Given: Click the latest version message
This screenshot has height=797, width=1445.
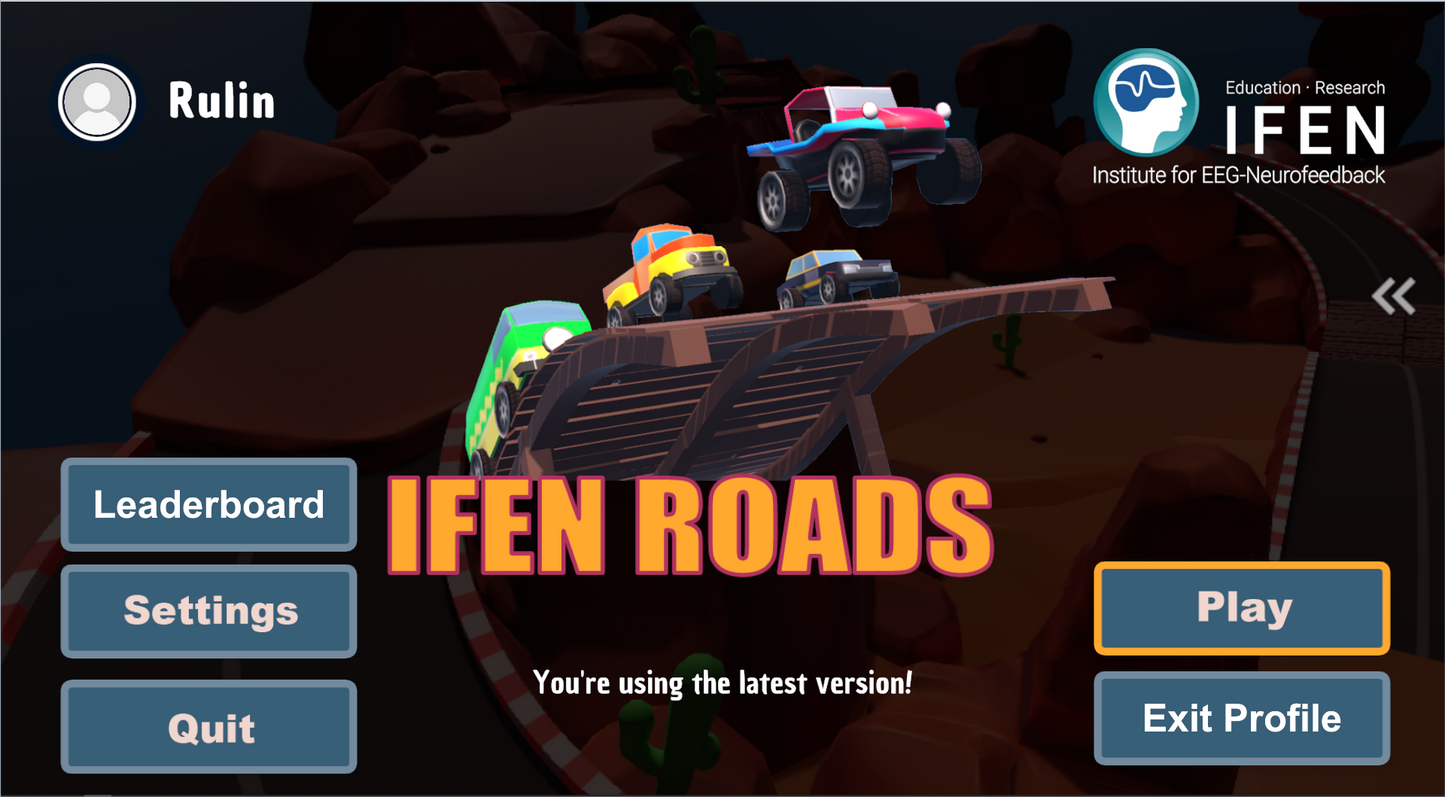Looking at the screenshot, I should pos(723,683).
